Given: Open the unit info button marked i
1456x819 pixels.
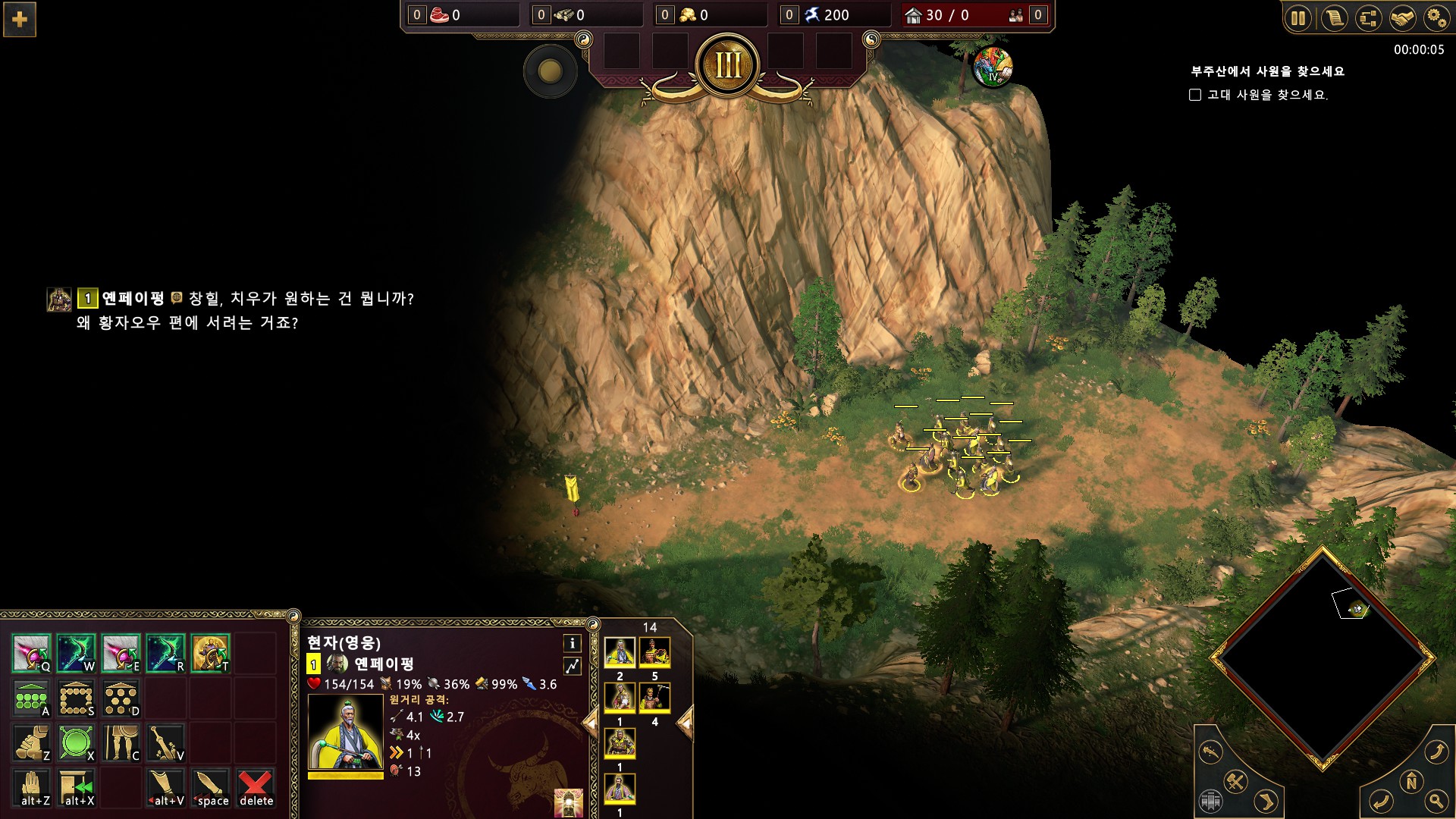Looking at the screenshot, I should click(x=573, y=644).
